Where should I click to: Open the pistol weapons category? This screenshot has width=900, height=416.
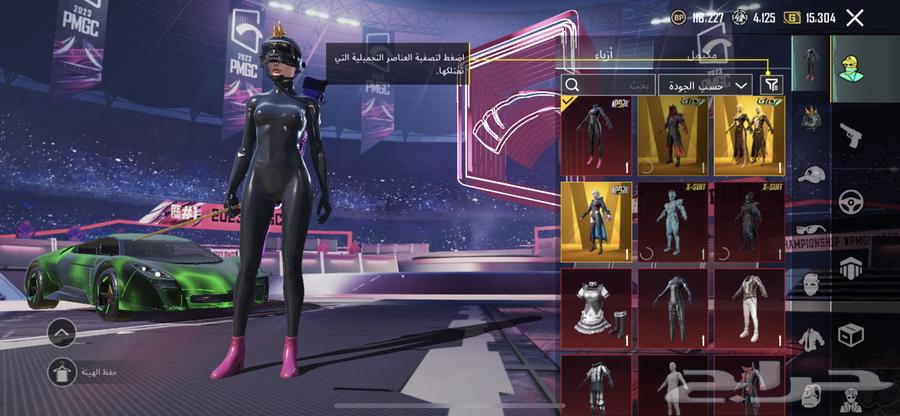pos(851,135)
